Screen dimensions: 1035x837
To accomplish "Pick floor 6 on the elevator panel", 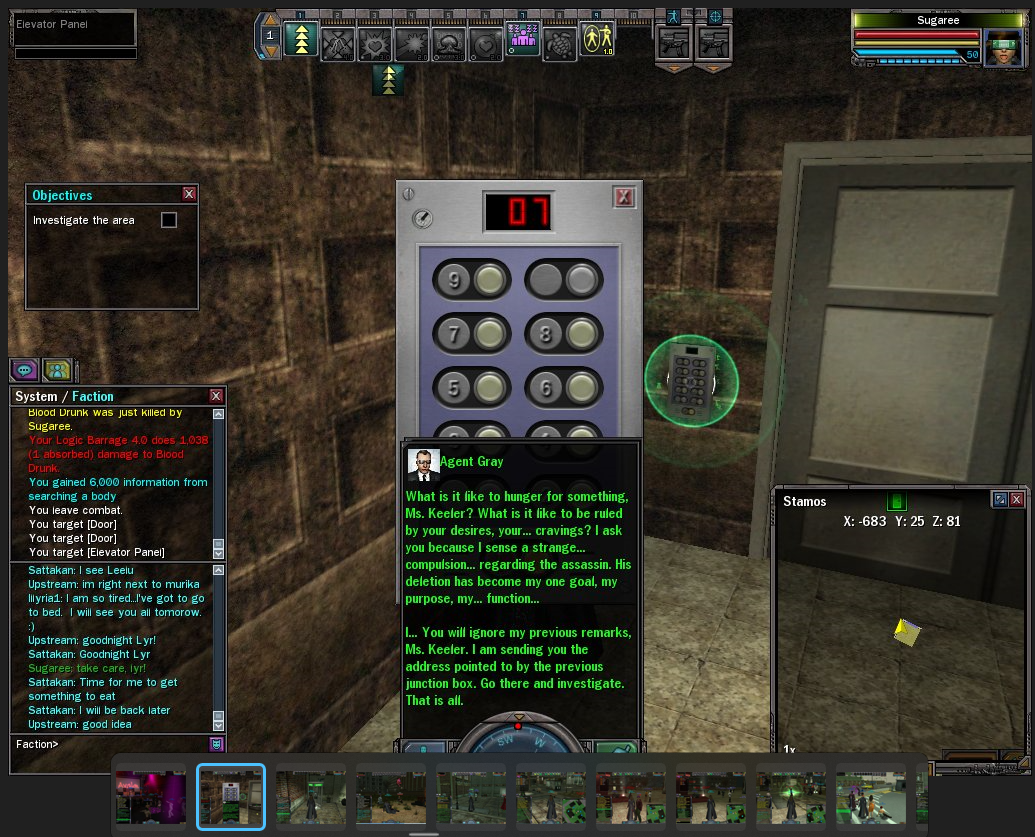I will pos(579,387).
